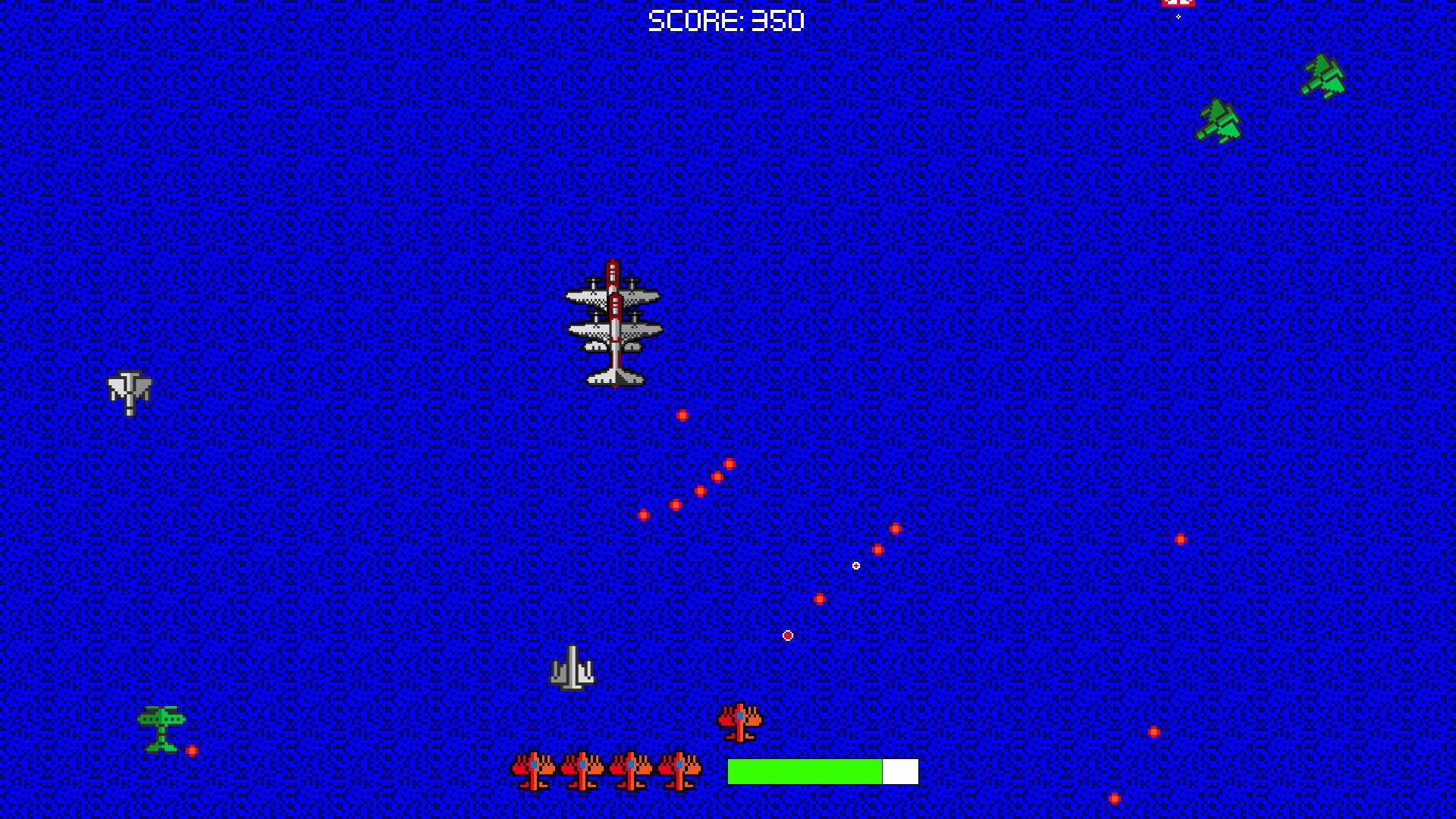Image resolution: width=1456 pixels, height=819 pixels.
Task: Click the green jet near the top right corner
Action: 1323,76
